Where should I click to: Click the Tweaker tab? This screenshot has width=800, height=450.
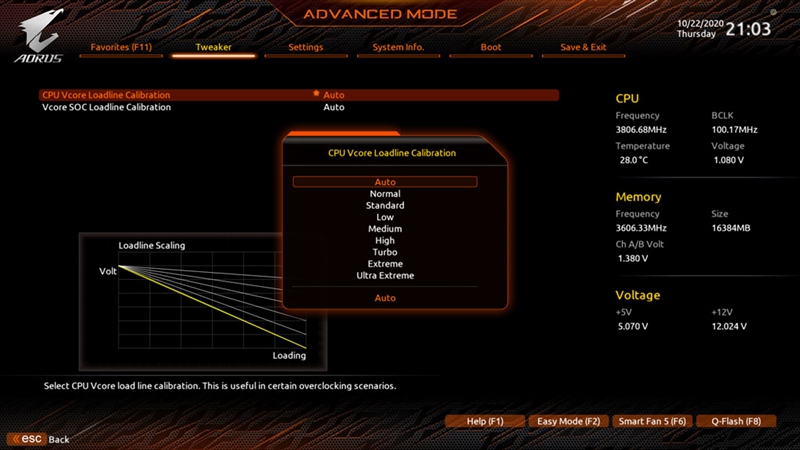[x=213, y=47]
